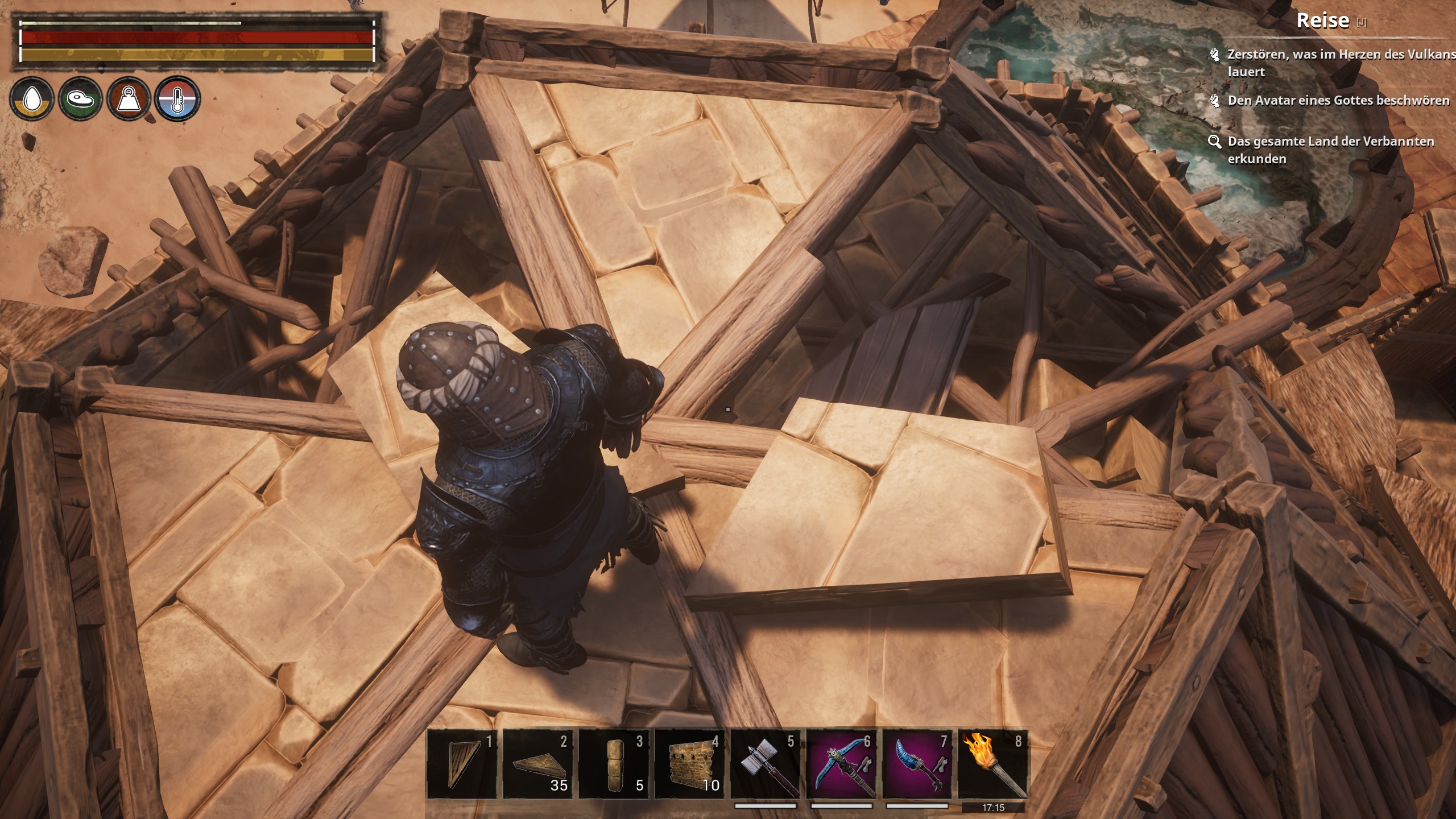Pick the brick wall piece in slot 4

[690, 763]
